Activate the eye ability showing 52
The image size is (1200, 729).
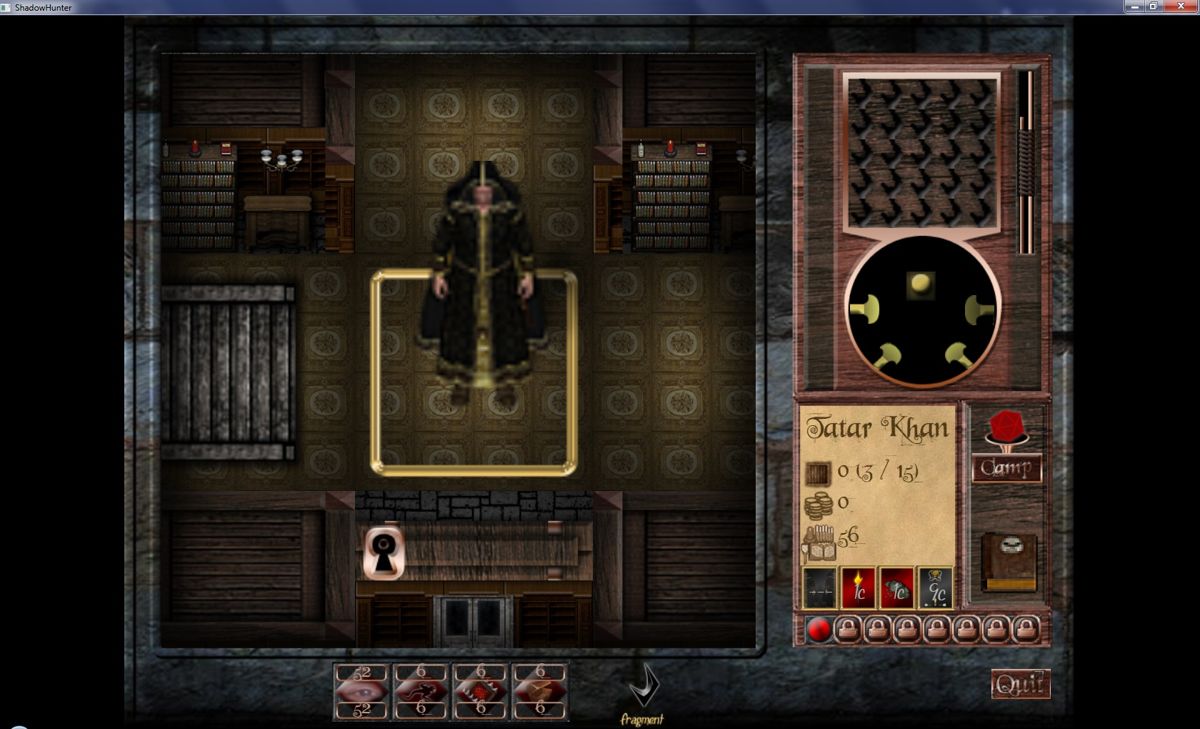tap(361, 691)
